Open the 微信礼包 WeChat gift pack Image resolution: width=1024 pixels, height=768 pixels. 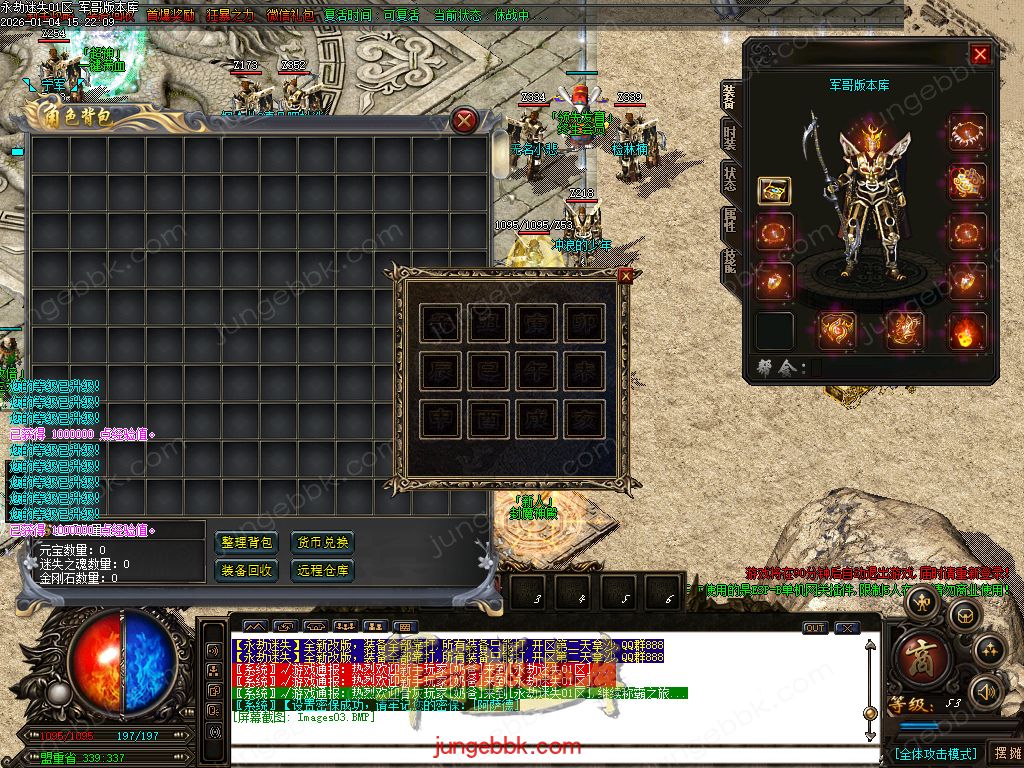[x=290, y=16]
